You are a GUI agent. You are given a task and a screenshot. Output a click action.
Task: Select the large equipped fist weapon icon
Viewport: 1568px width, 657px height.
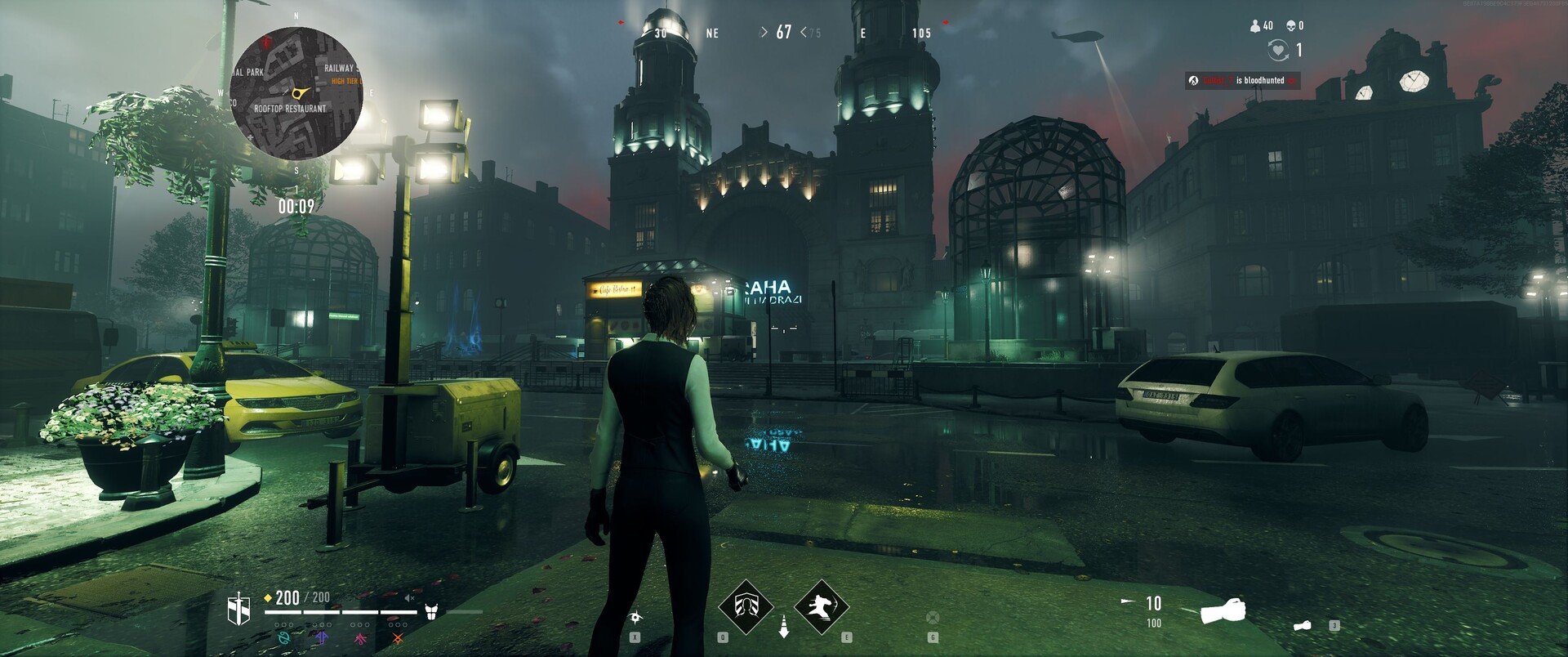click(1223, 610)
